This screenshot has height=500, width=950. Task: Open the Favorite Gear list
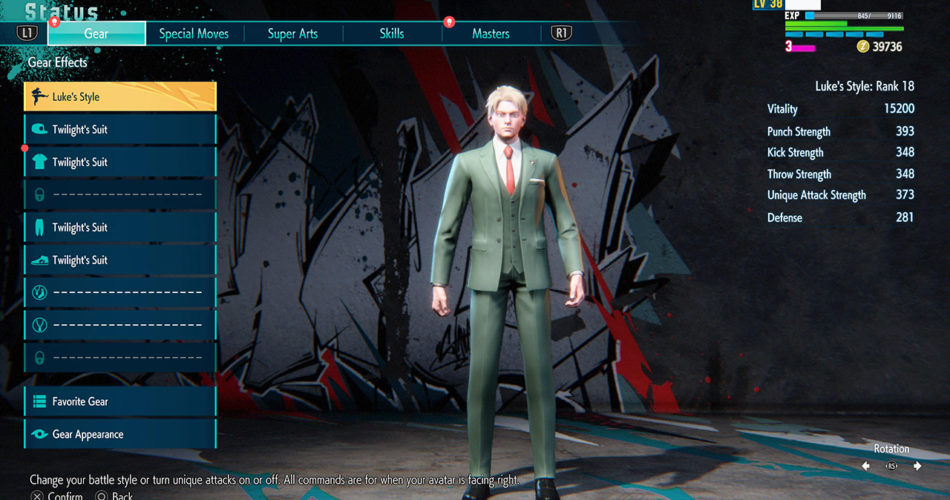[x=120, y=401]
